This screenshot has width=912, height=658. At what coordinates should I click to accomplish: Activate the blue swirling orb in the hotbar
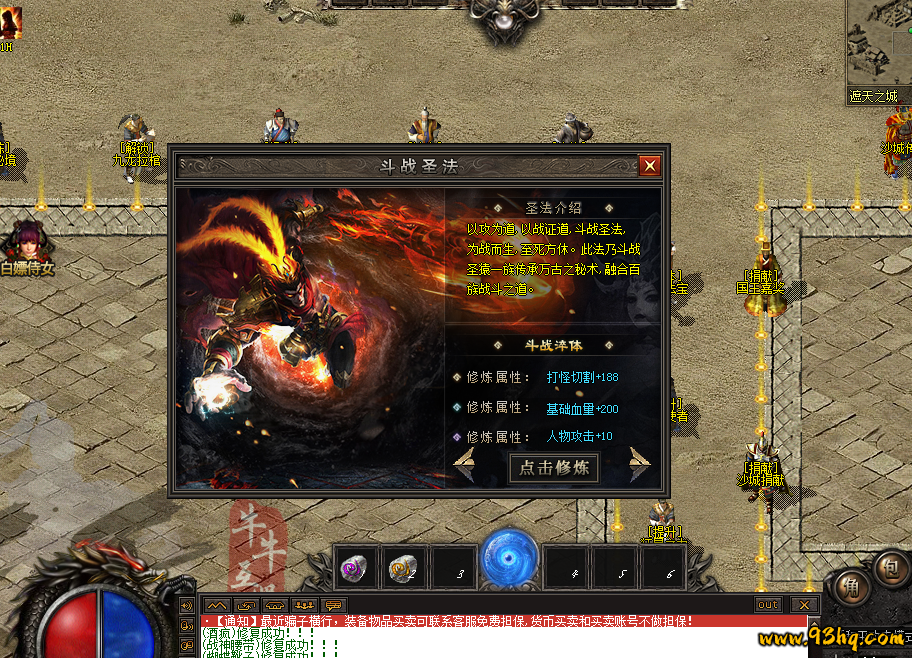click(x=509, y=560)
